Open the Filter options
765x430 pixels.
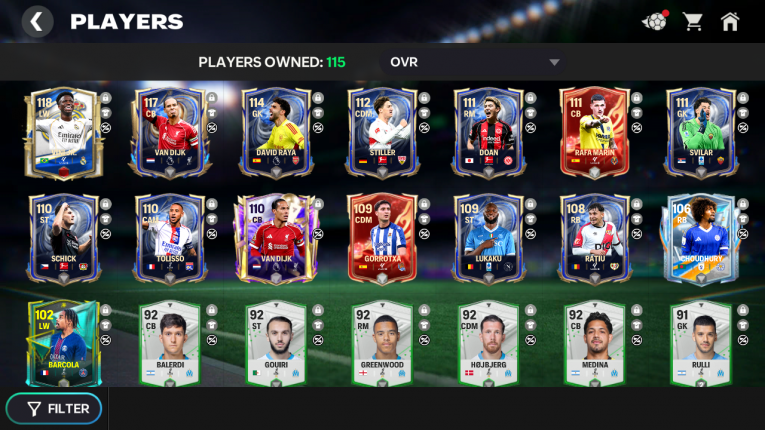(x=58, y=408)
